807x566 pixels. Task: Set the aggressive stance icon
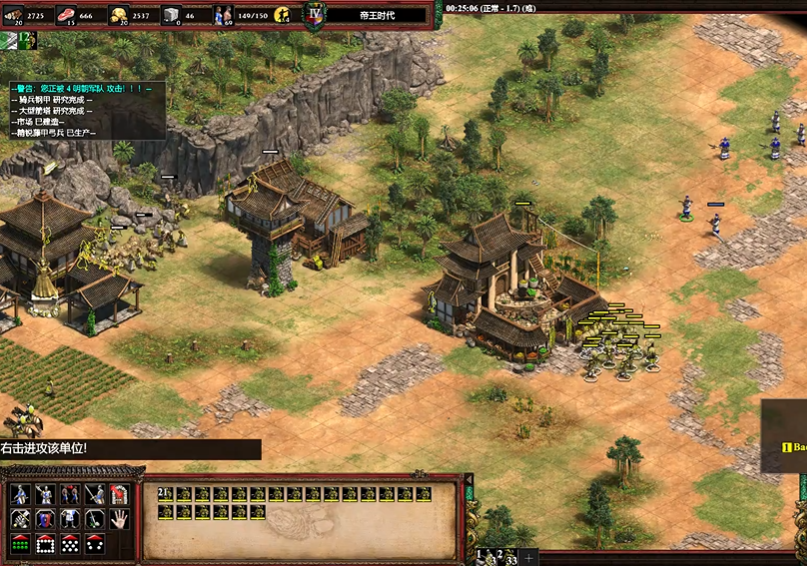point(20,494)
